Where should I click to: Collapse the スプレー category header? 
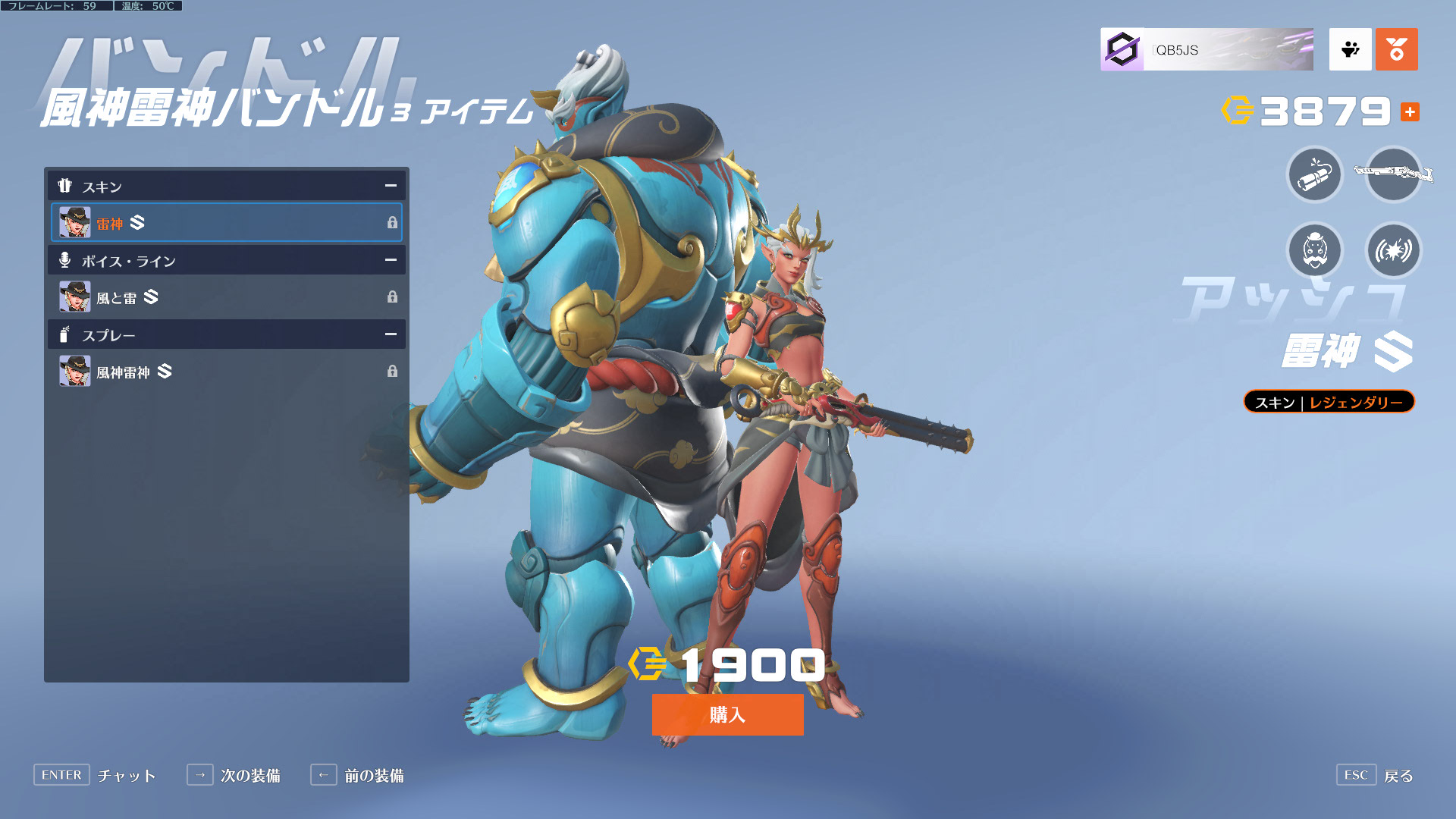click(391, 334)
